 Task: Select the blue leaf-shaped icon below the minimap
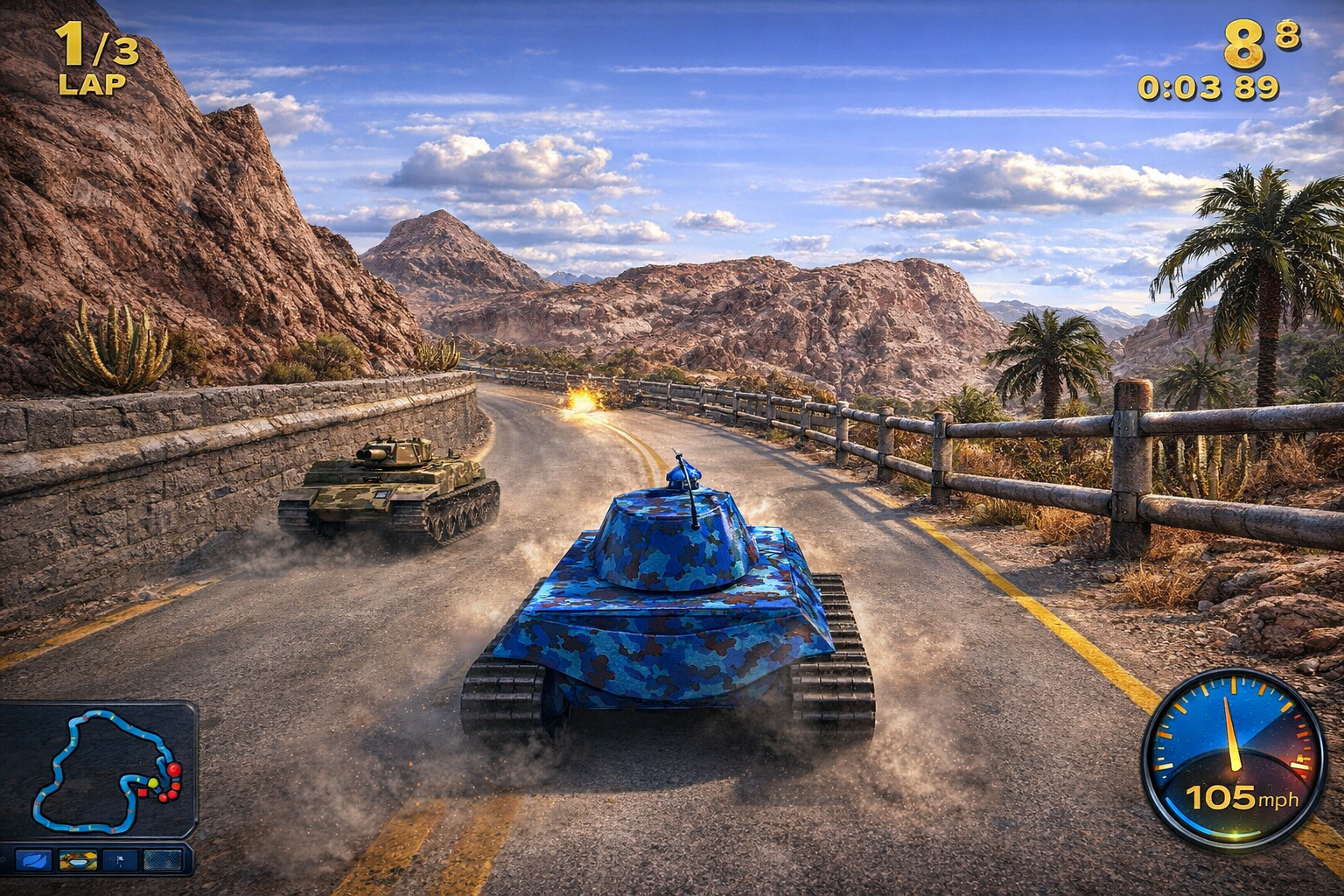[33, 861]
